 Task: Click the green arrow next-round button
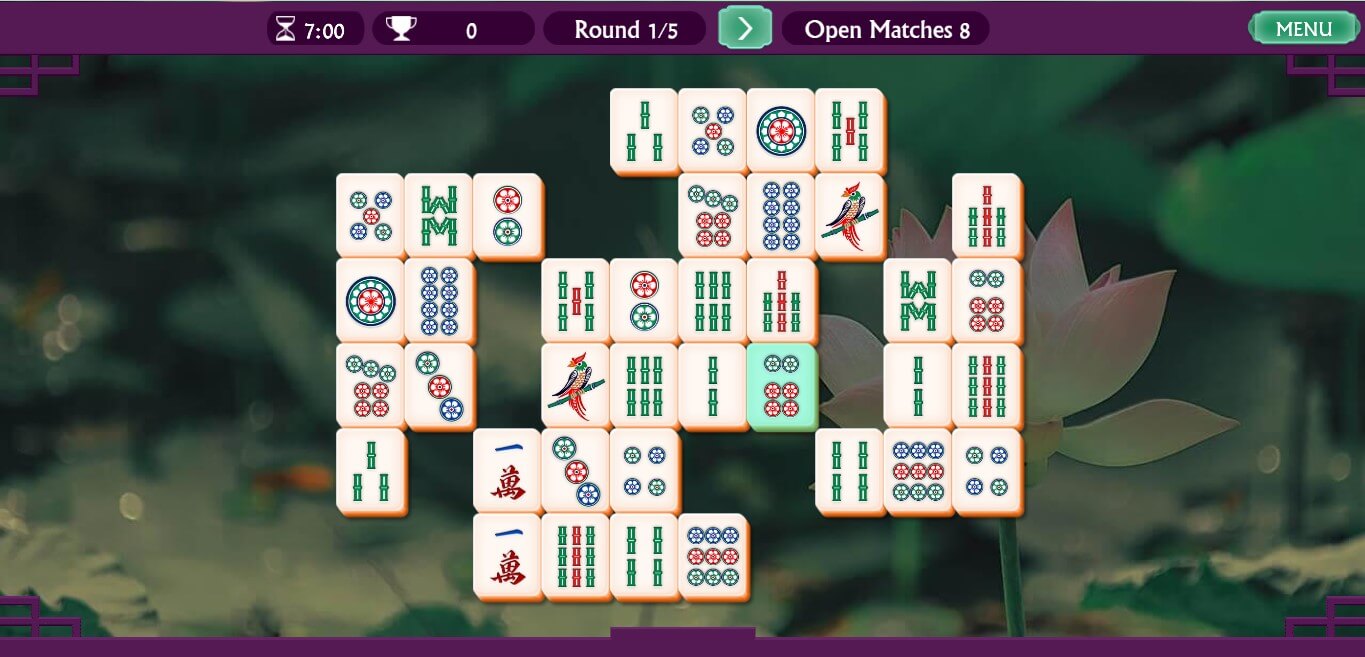click(x=744, y=28)
